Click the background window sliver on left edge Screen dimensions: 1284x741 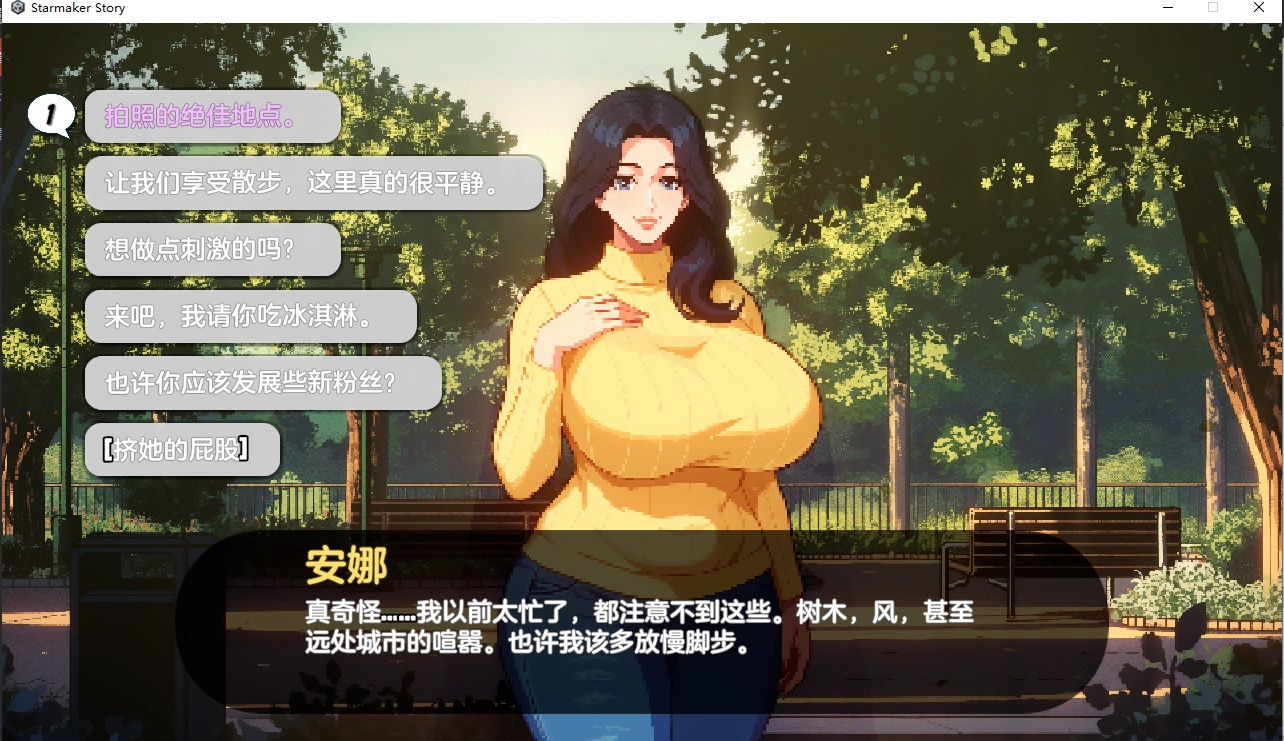point(3,300)
